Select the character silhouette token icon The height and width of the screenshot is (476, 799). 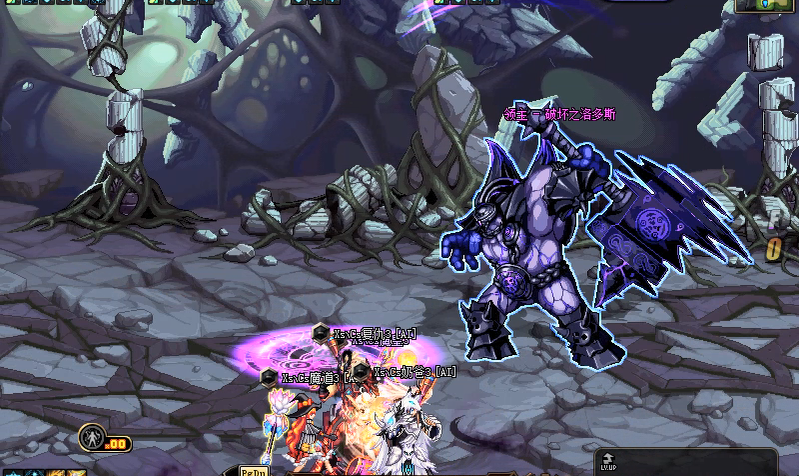tap(91, 437)
